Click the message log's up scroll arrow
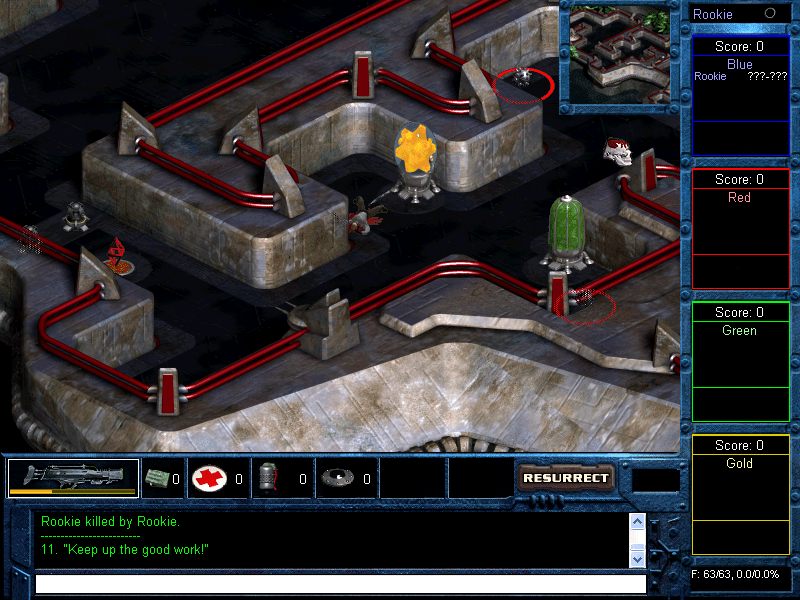This screenshot has width=800, height=600. [637, 521]
